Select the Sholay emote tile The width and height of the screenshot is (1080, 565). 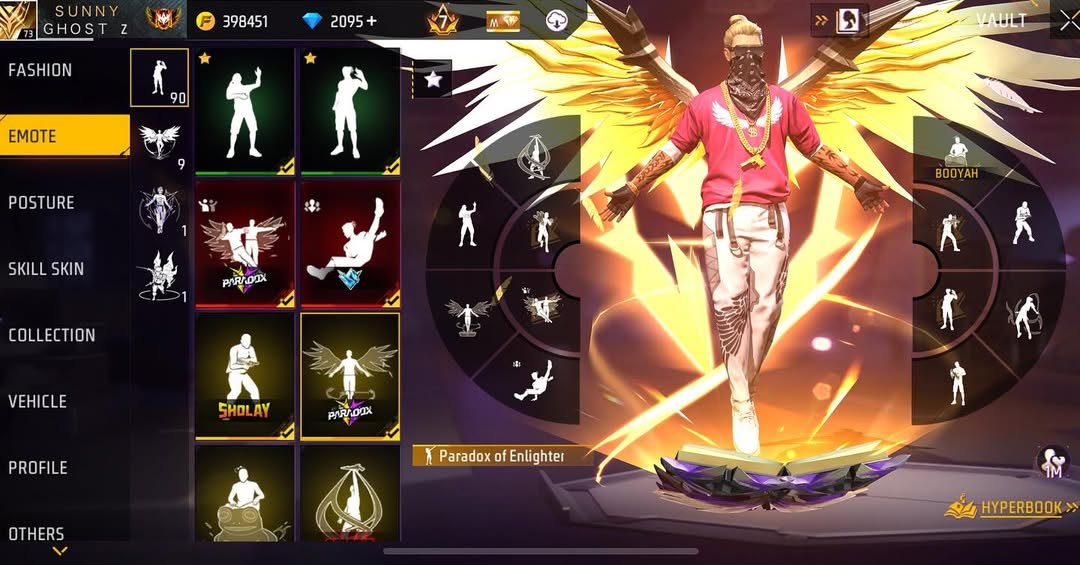pyautogui.click(x=245, y=376)
